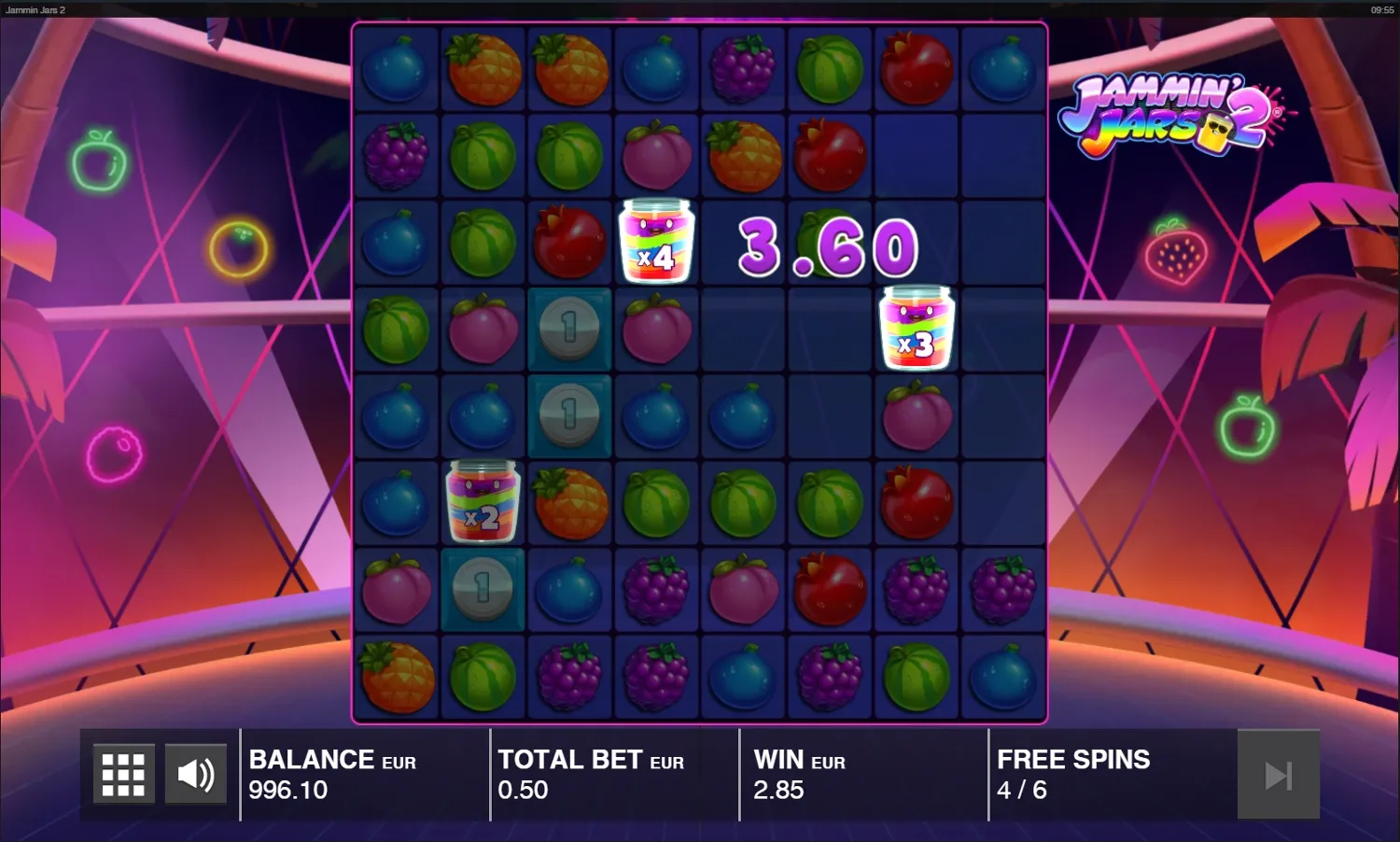
Task: Select the x4 rainbow jar symbol
Action: pyautogui.click(x=656, y=242)
